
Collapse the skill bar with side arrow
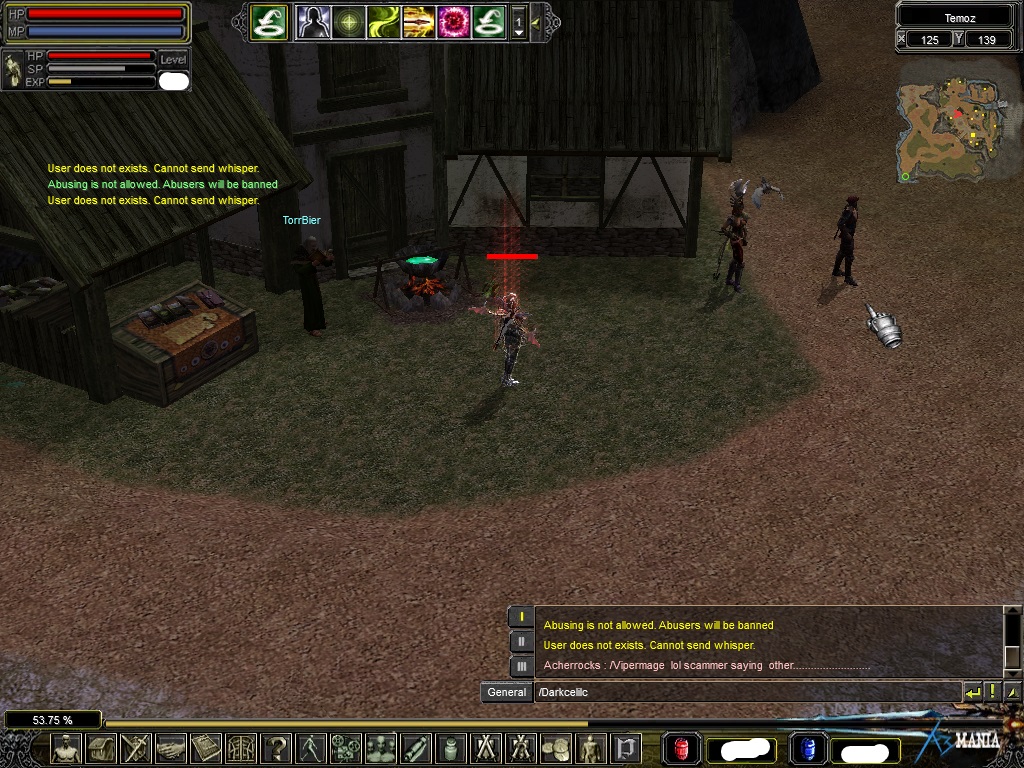click(537, 21)
